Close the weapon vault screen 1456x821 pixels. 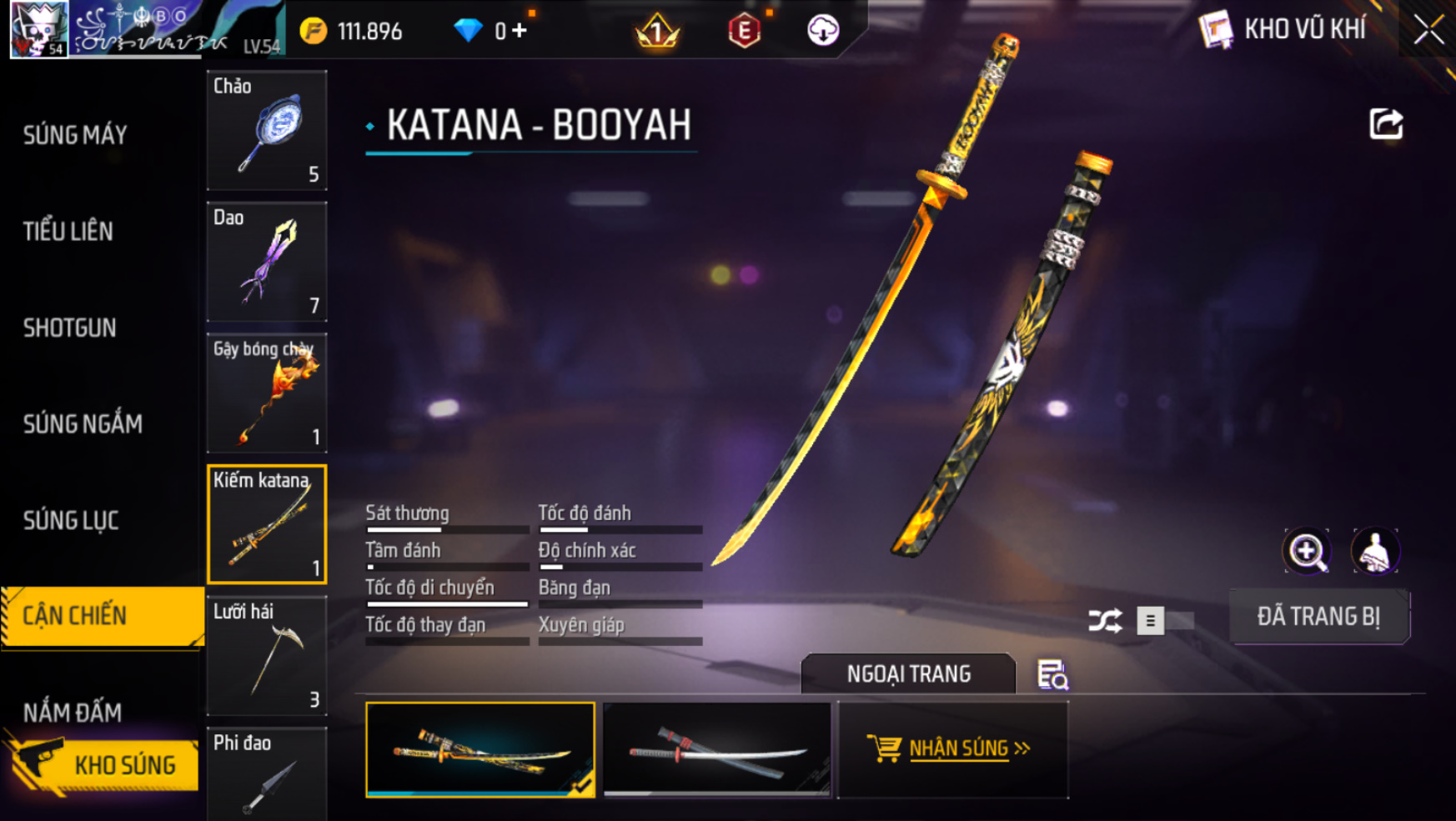pyautogui.click(x=1428, y=31)
